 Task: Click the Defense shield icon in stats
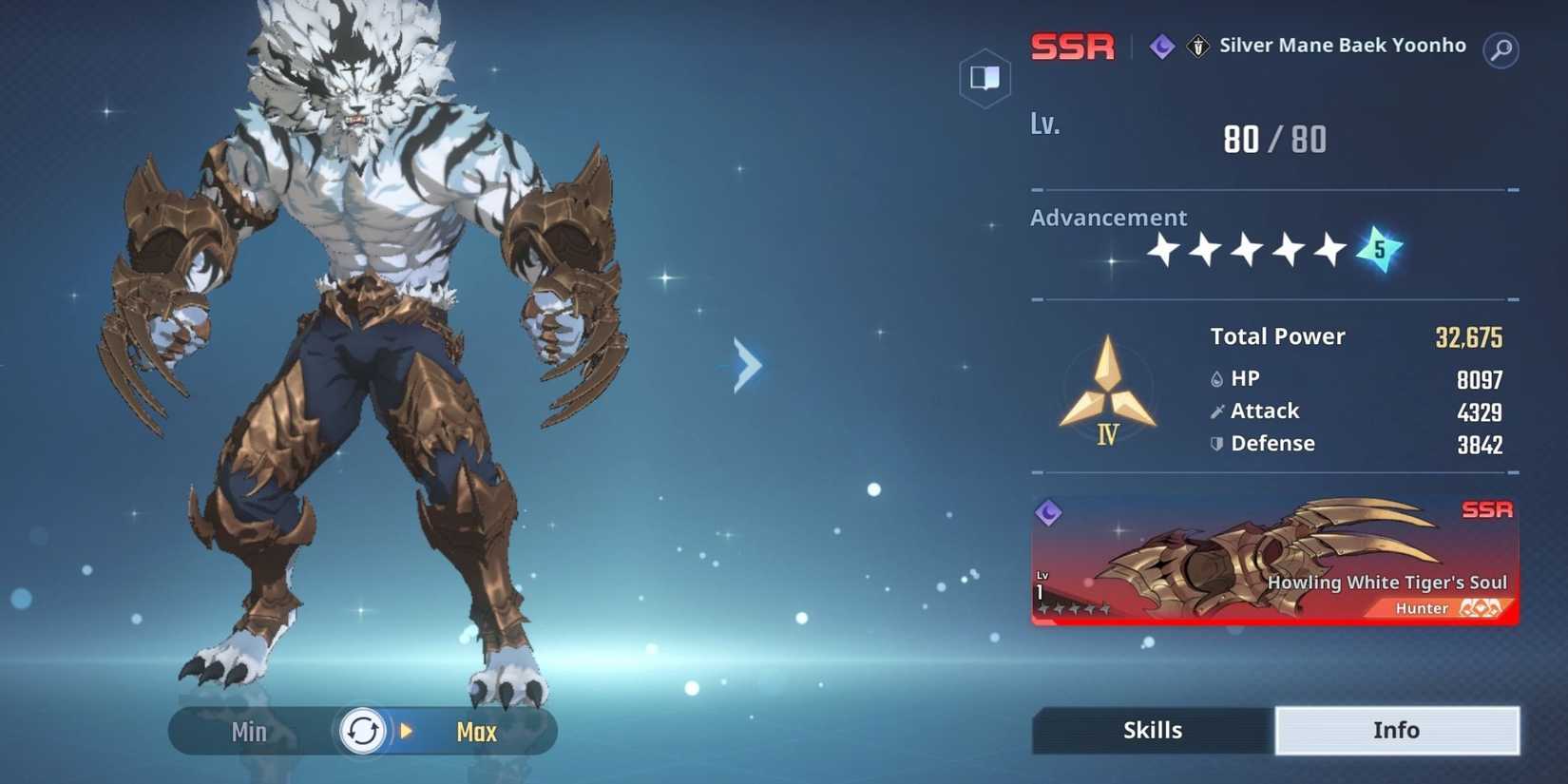pyautogui.click(x=1217, y=443)
